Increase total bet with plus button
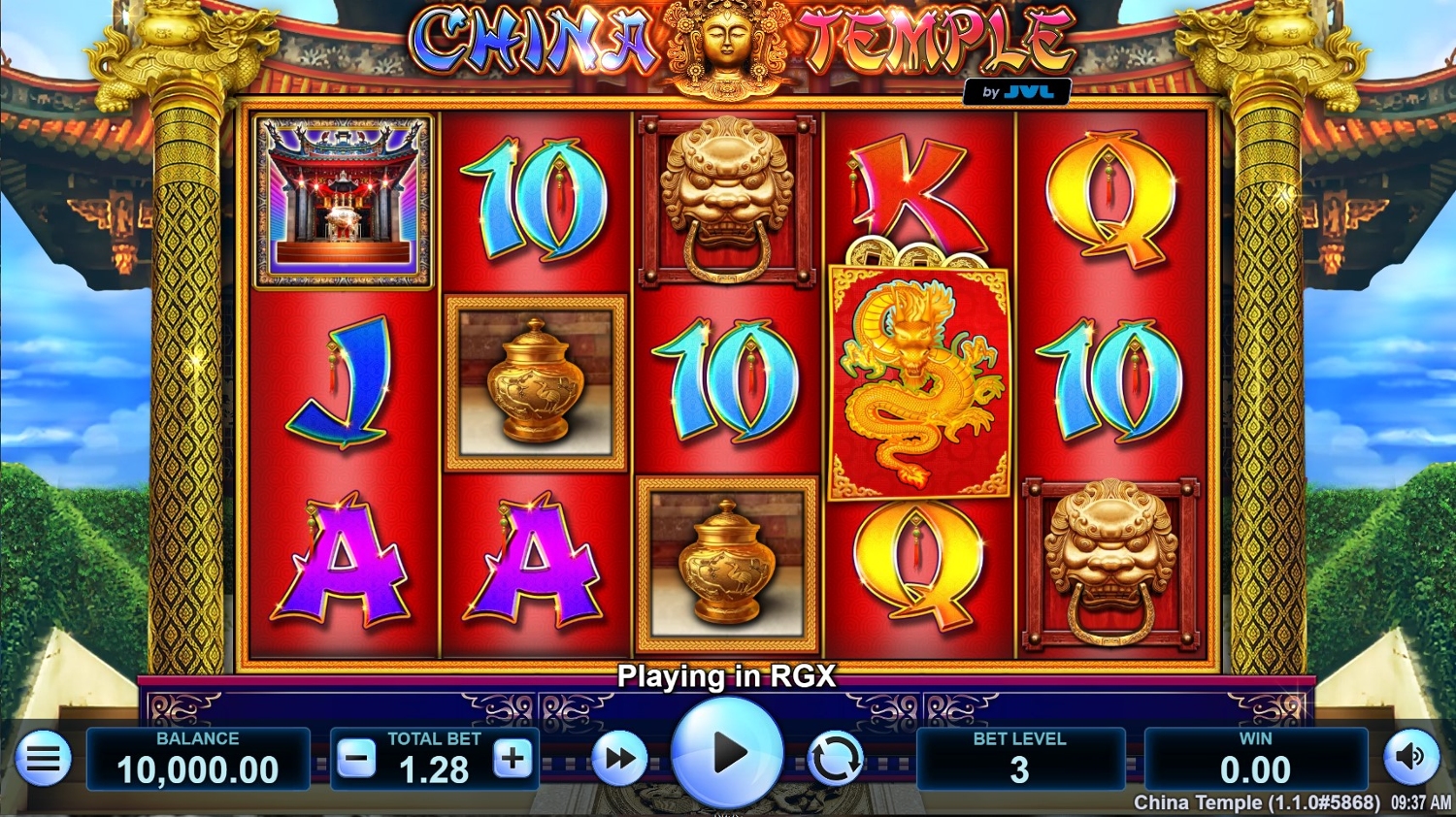The height and width of the screenshot is (817, 1456). coord(513,759)
